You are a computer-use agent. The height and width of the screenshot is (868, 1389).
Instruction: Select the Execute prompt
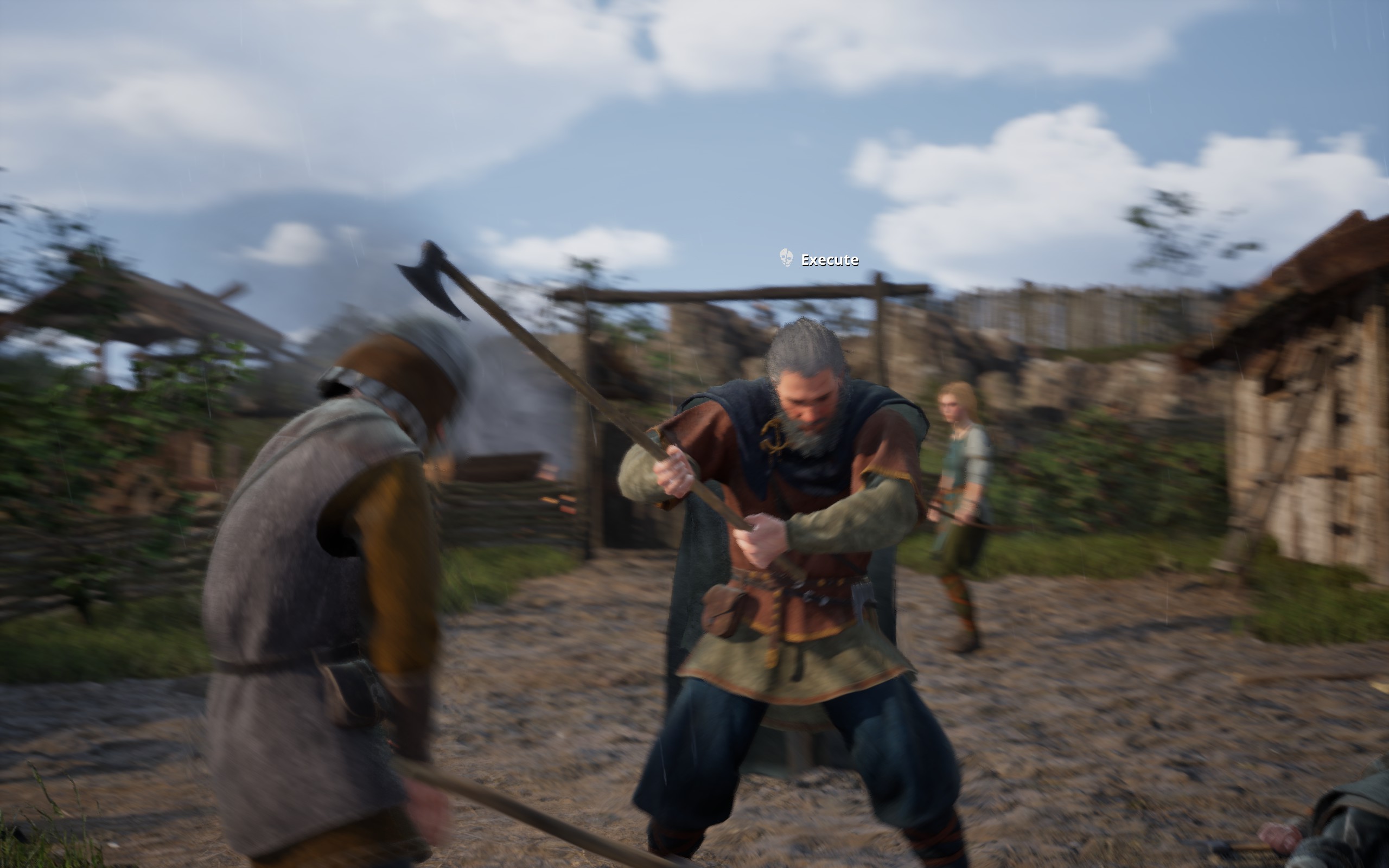tap(820, 259)
